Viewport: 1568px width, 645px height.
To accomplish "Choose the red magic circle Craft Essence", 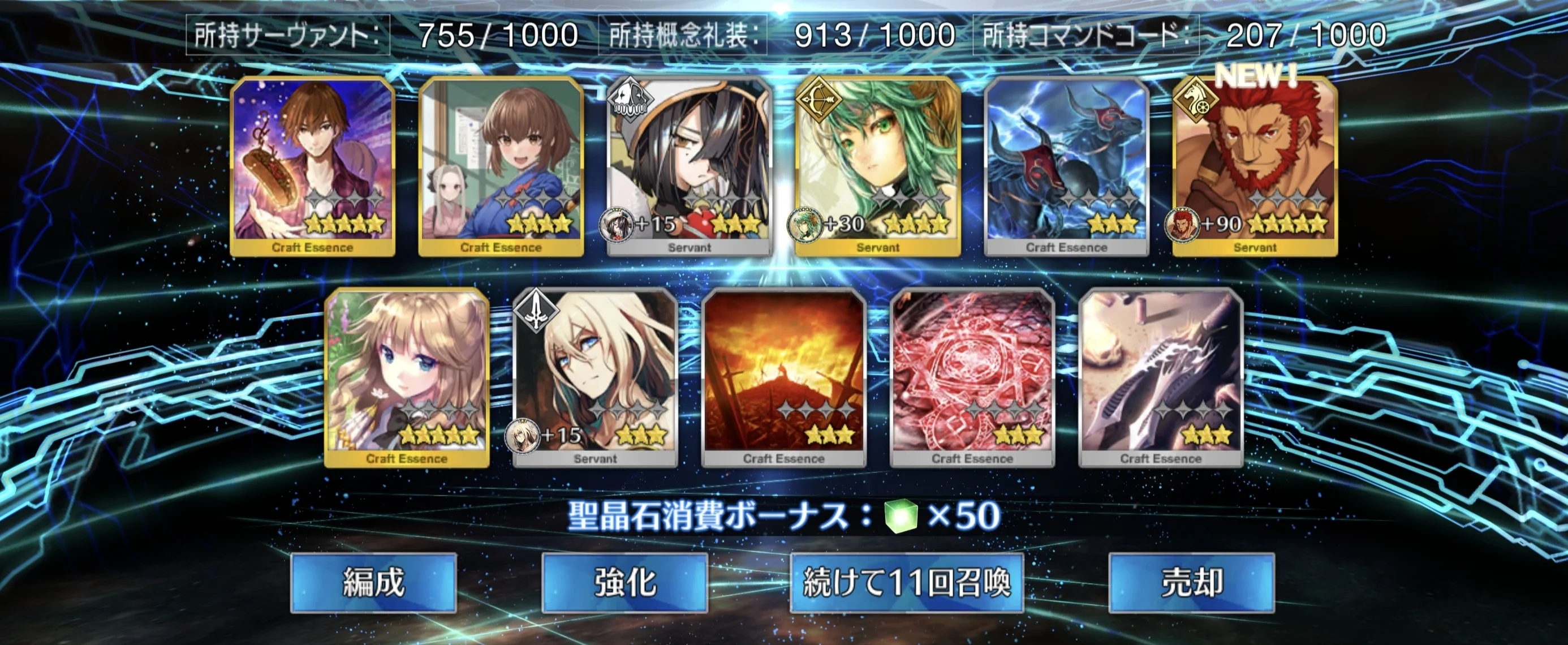I will click(972, 377).
